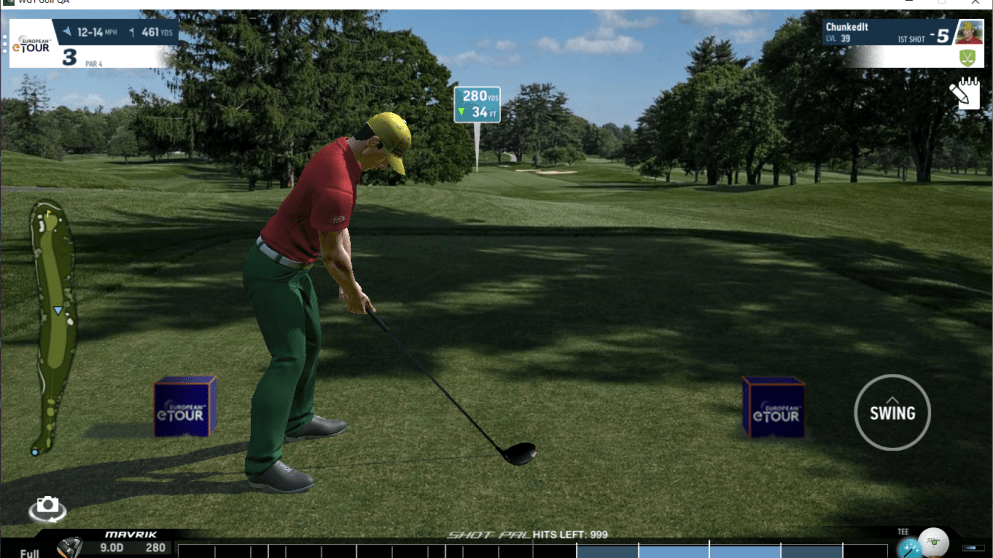The height and width of the screenshot is (558, 993).
Task: Select the 280 yard aim marker
Action: point(477,104)
